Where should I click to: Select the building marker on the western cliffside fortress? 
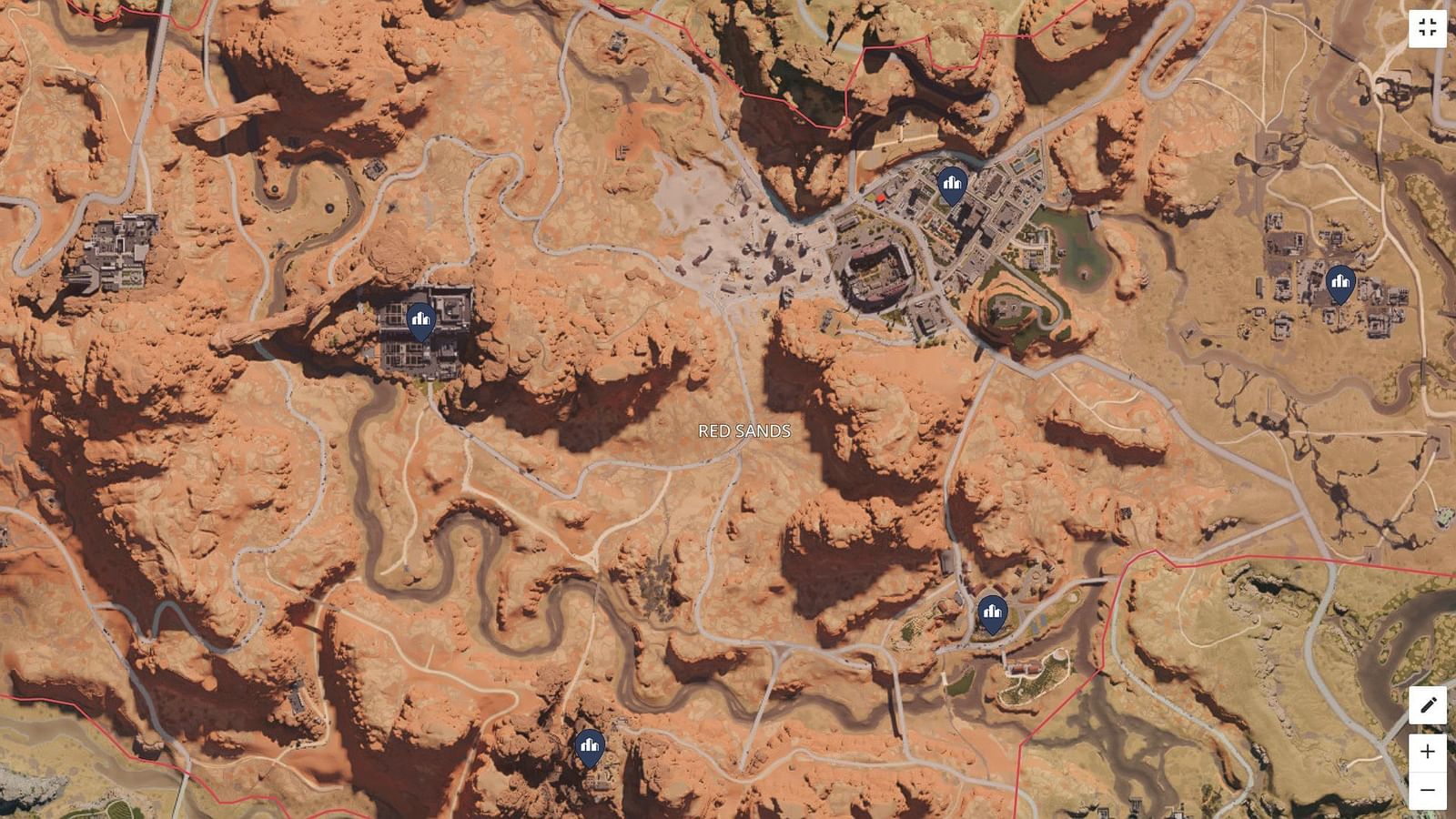420,318
